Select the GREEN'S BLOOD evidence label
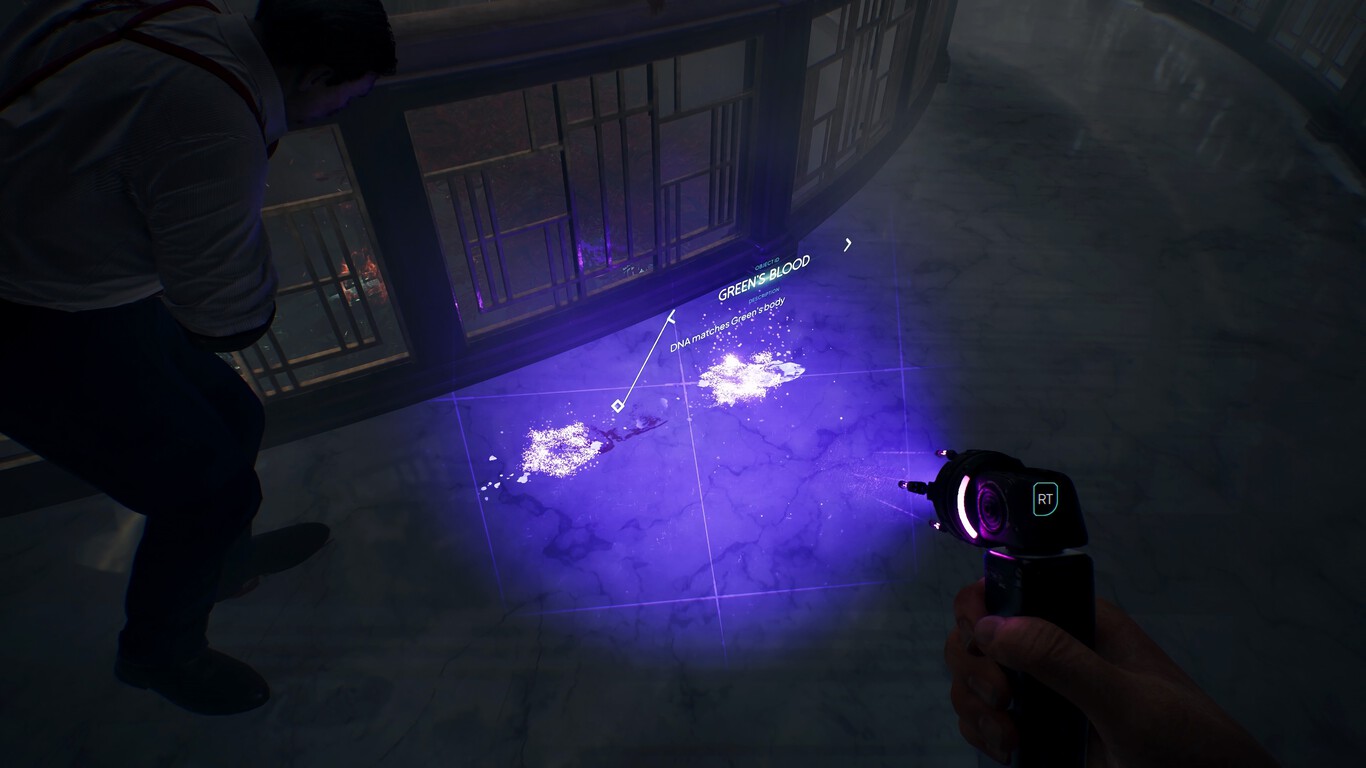Viewport: 1366px width, 768px height. coord(764,279)
